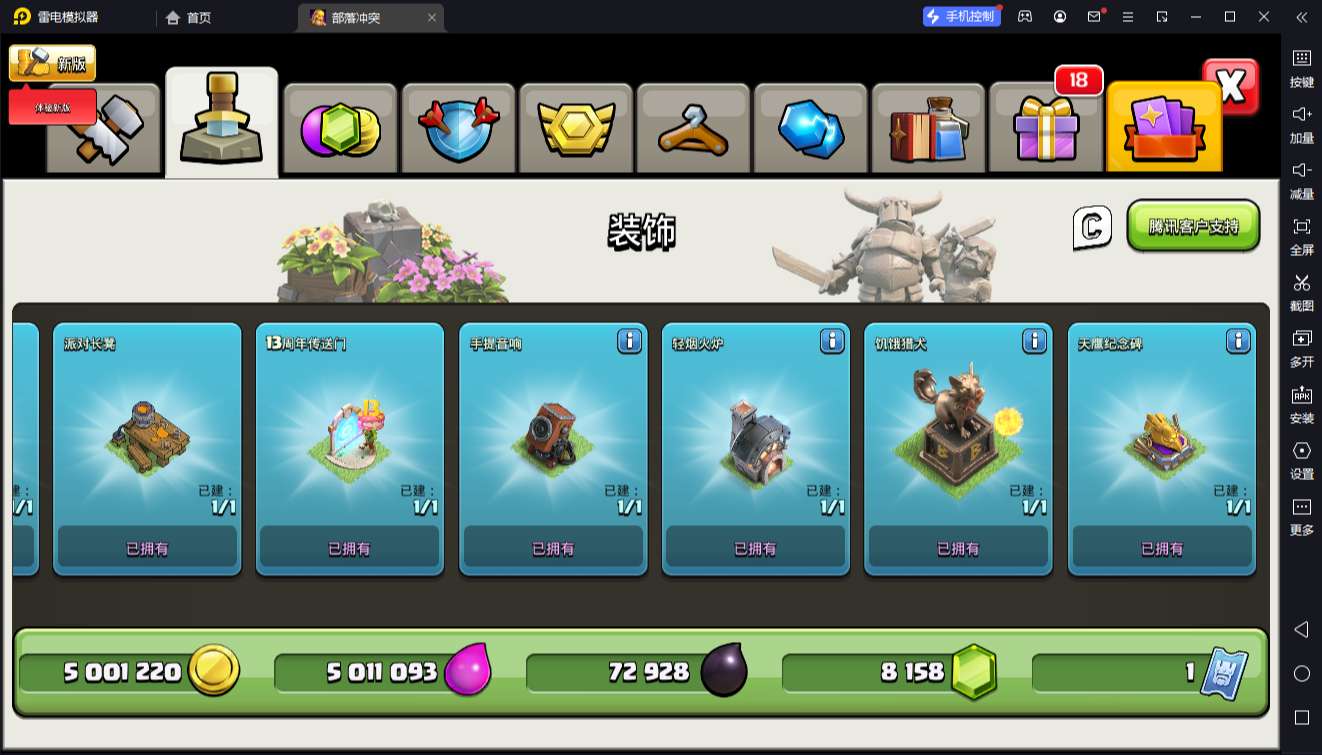Select the shield with arrows tab

(x=457, y=128)
